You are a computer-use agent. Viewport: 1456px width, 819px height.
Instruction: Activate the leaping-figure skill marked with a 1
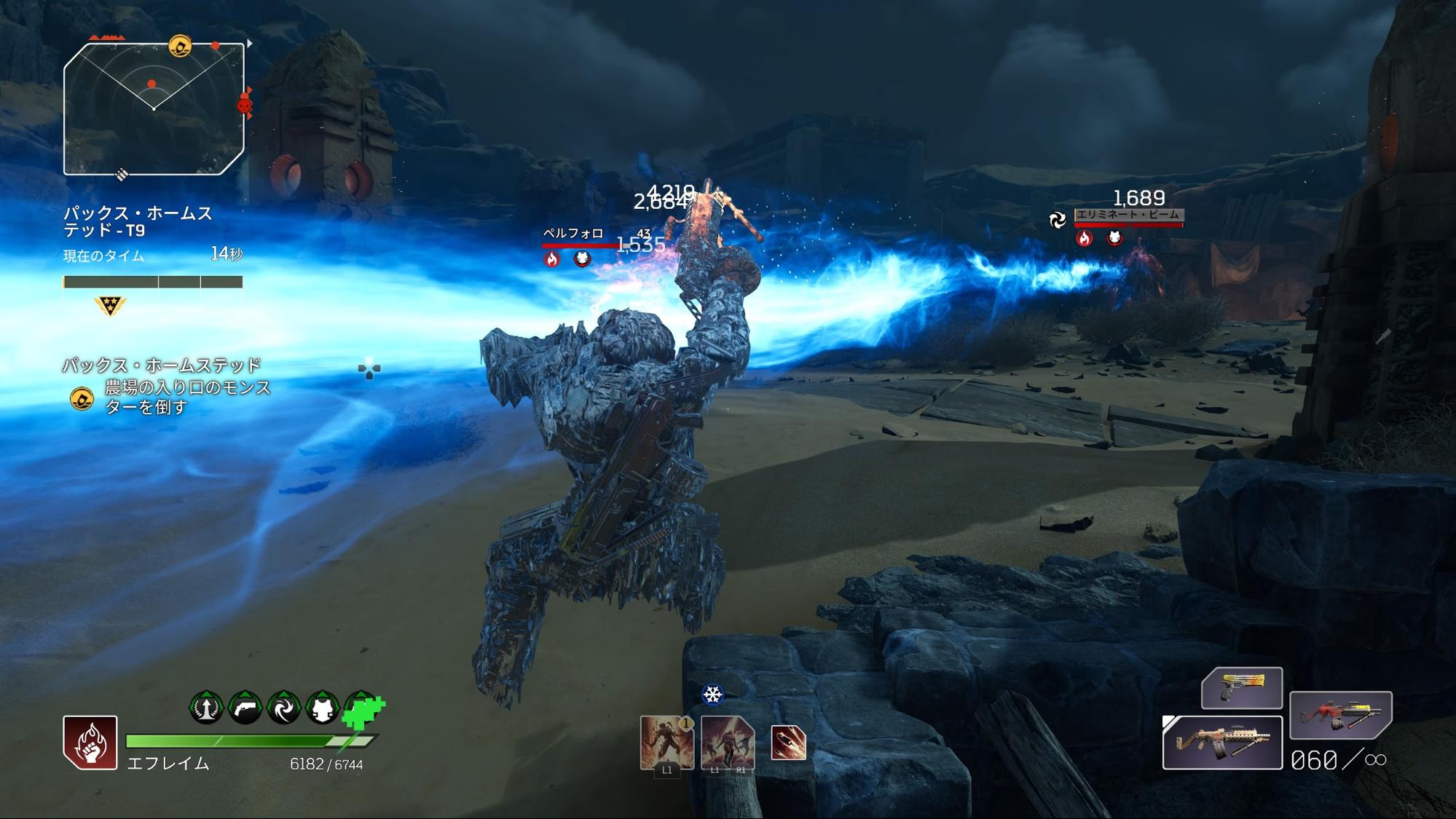pyautogui.click(x=666, y=742)
